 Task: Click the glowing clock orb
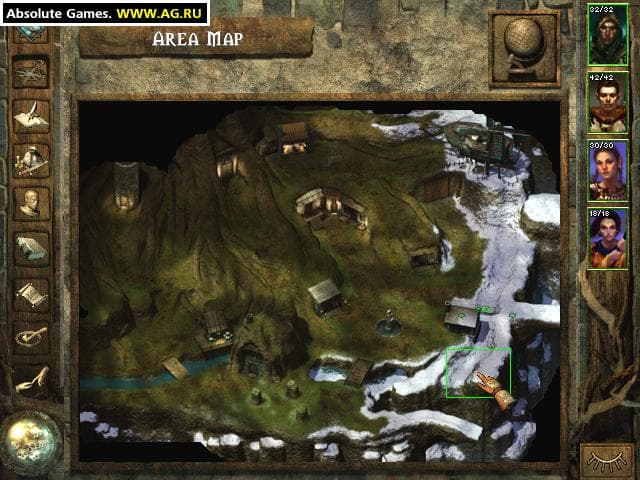tap(30, 441)
